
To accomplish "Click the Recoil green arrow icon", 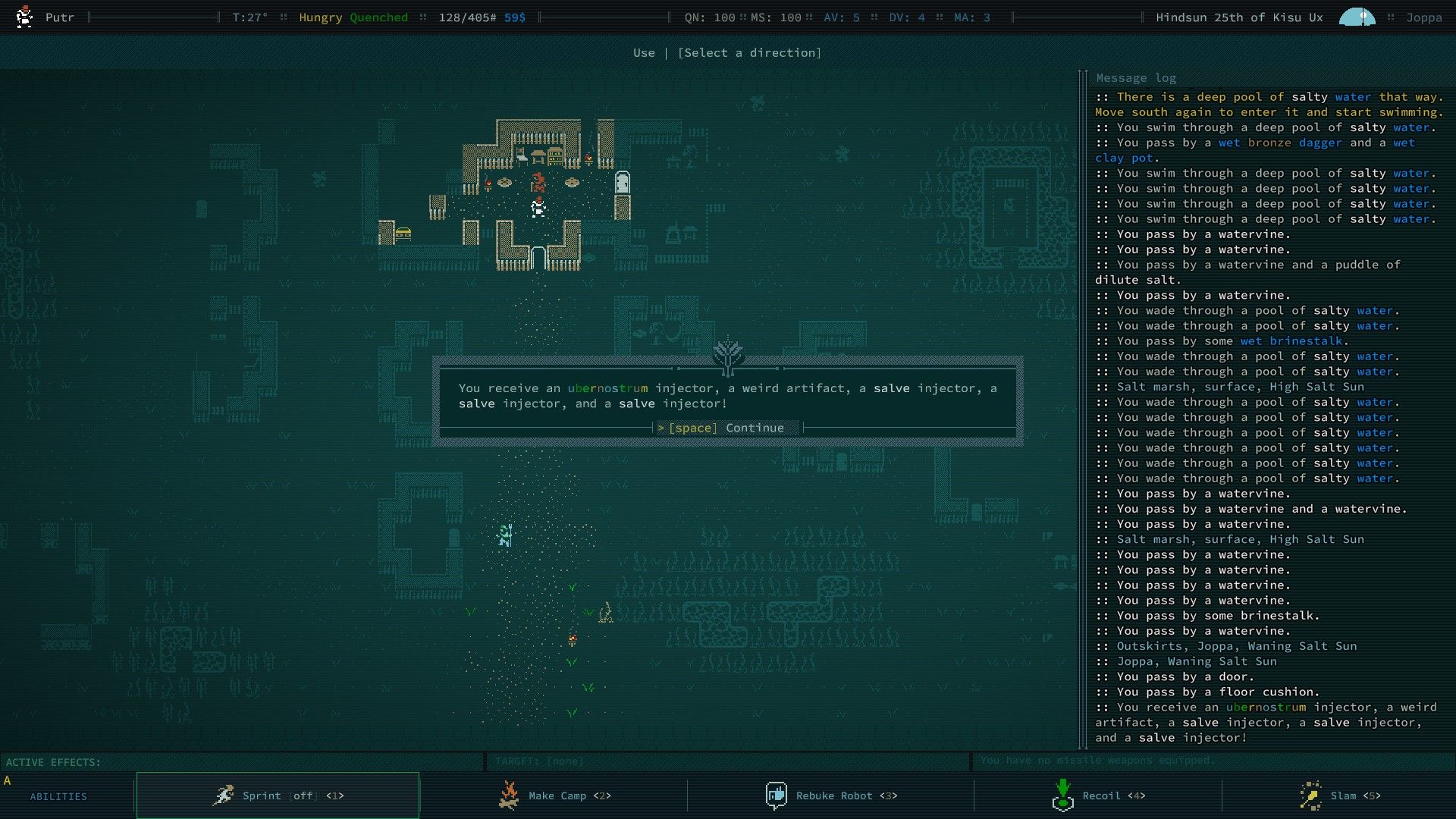I will click(x=1063, y=795).
